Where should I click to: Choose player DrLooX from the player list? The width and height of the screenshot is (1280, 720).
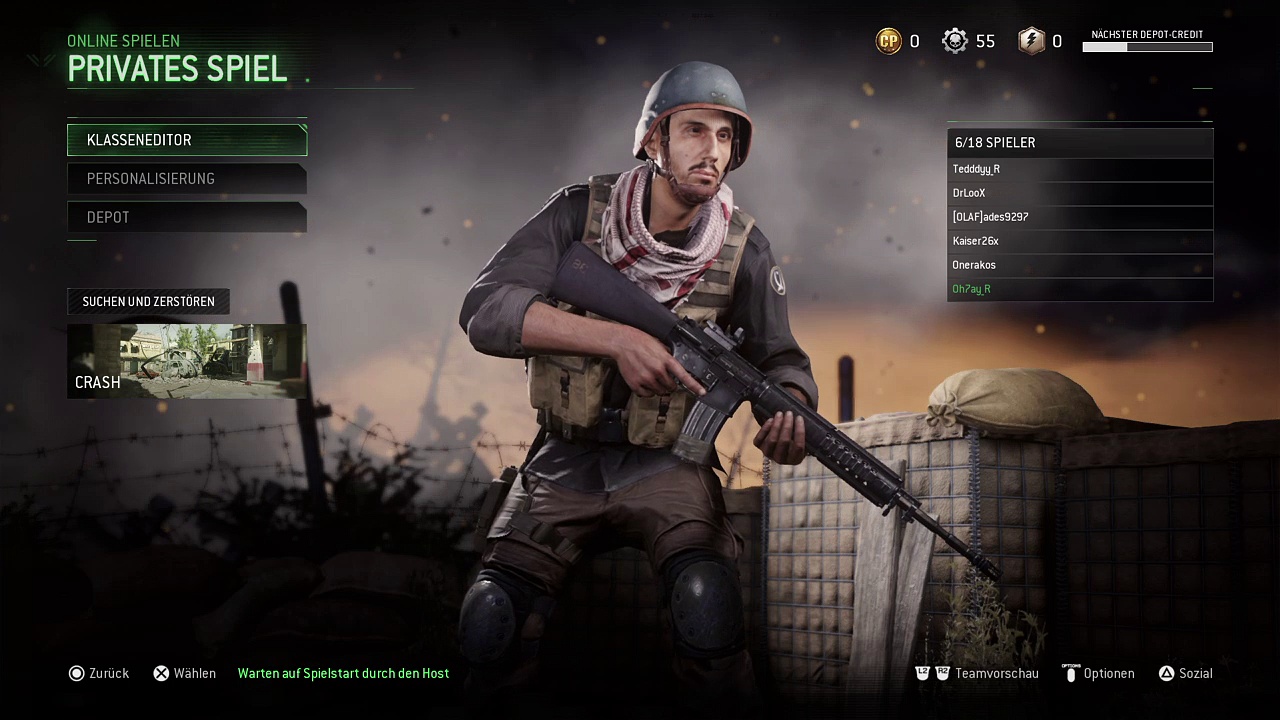tap(1080, 193)
